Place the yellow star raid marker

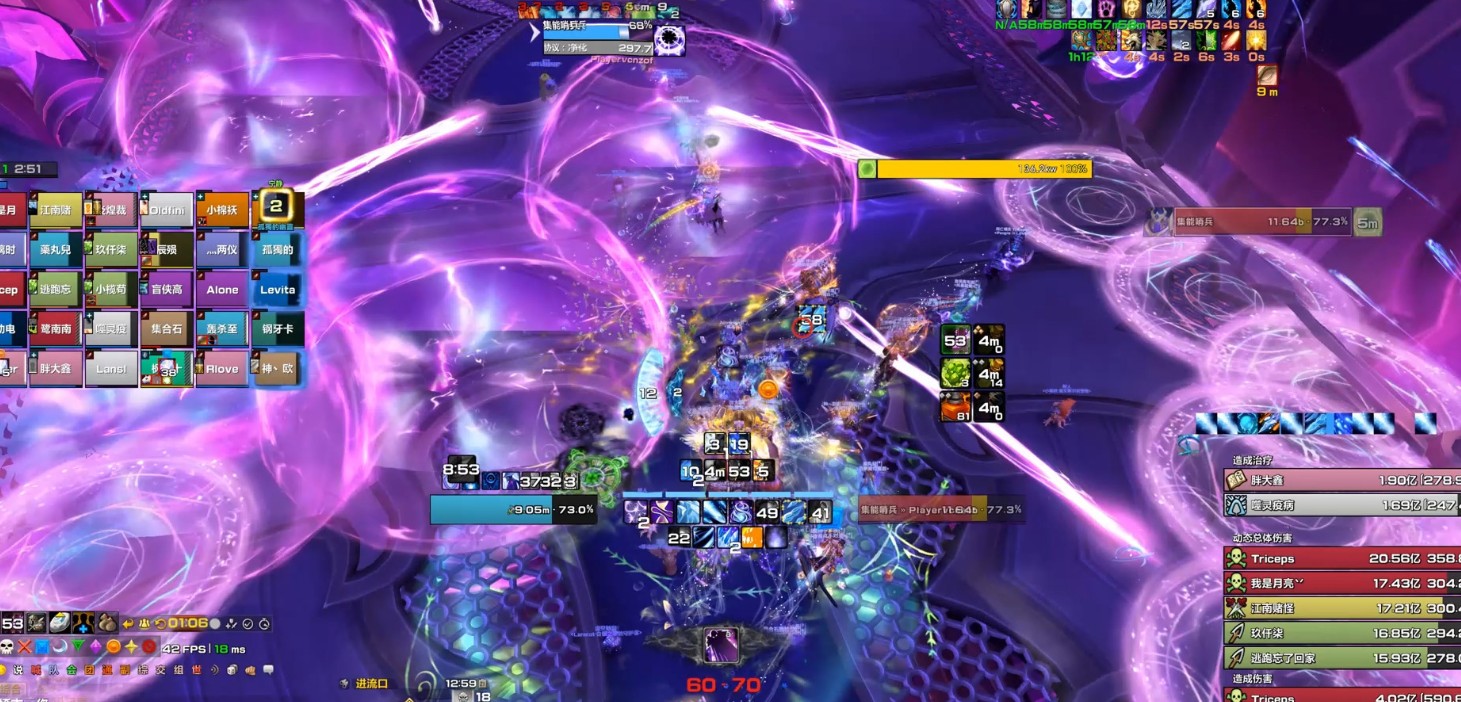(131, 646)
